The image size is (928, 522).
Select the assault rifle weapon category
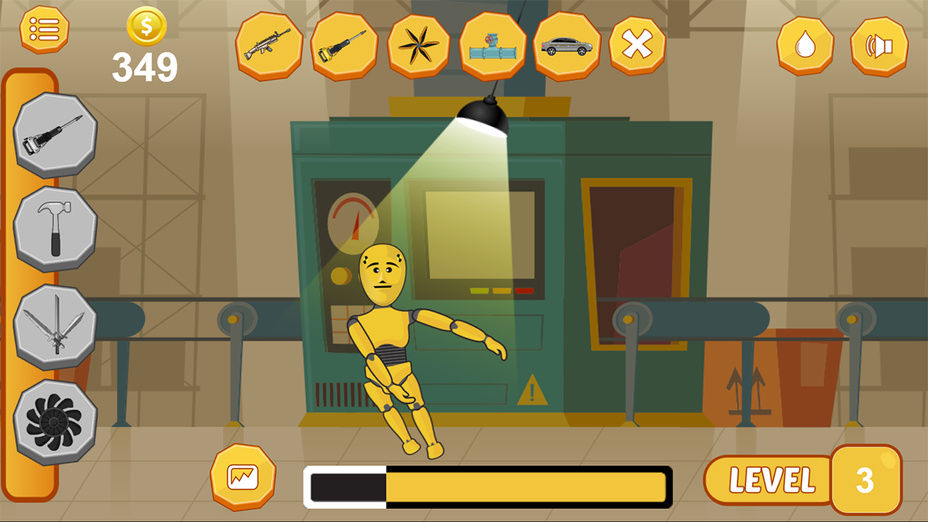point(269,45)
